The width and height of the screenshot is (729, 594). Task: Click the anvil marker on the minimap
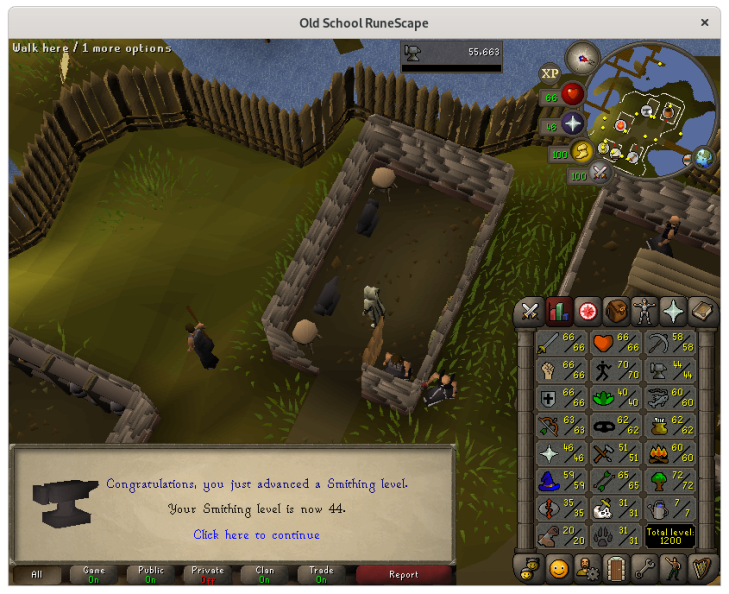pyautogui.click(x=648, y=111)
